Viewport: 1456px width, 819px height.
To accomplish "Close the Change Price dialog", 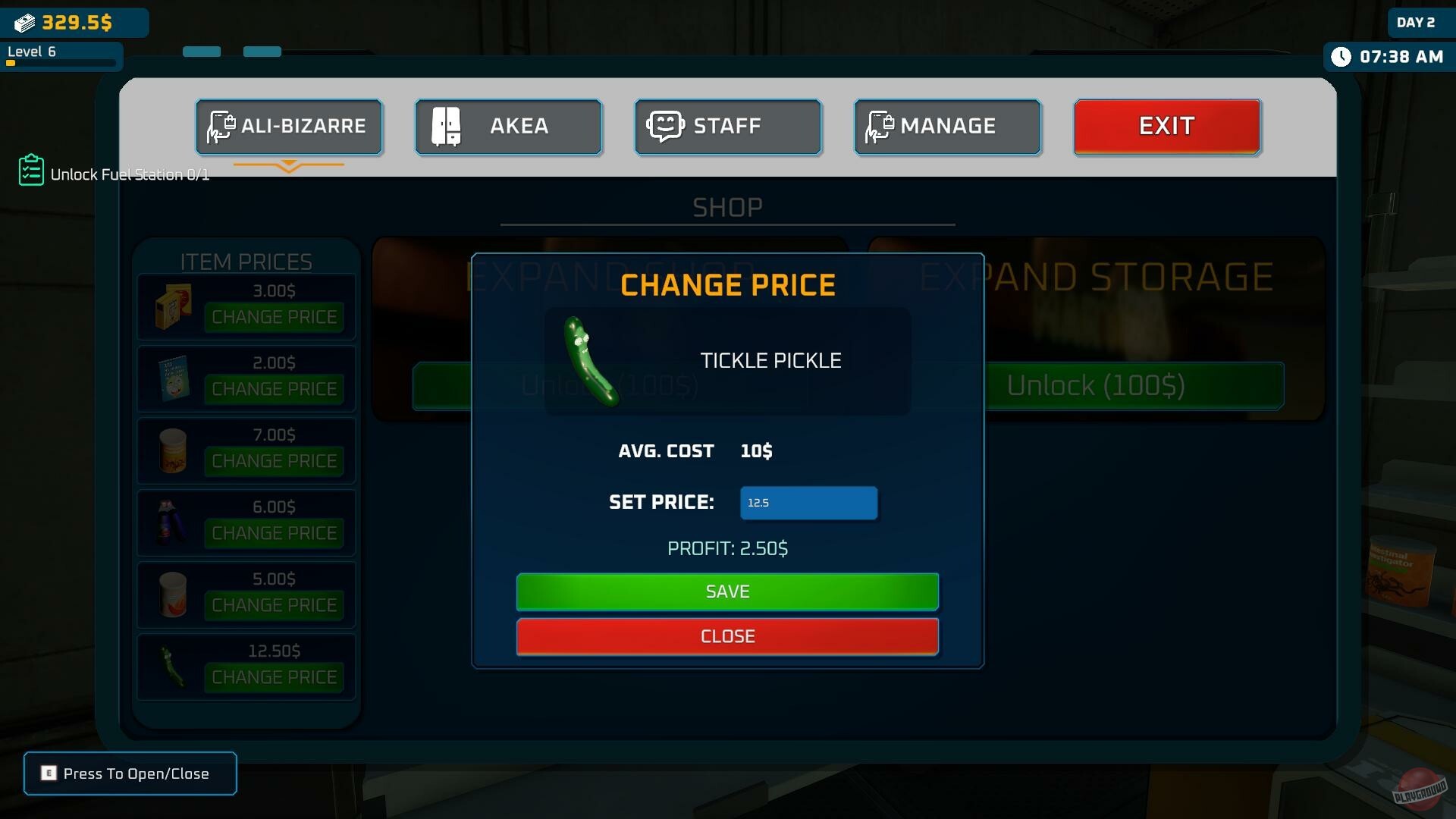I will (727, 636).
